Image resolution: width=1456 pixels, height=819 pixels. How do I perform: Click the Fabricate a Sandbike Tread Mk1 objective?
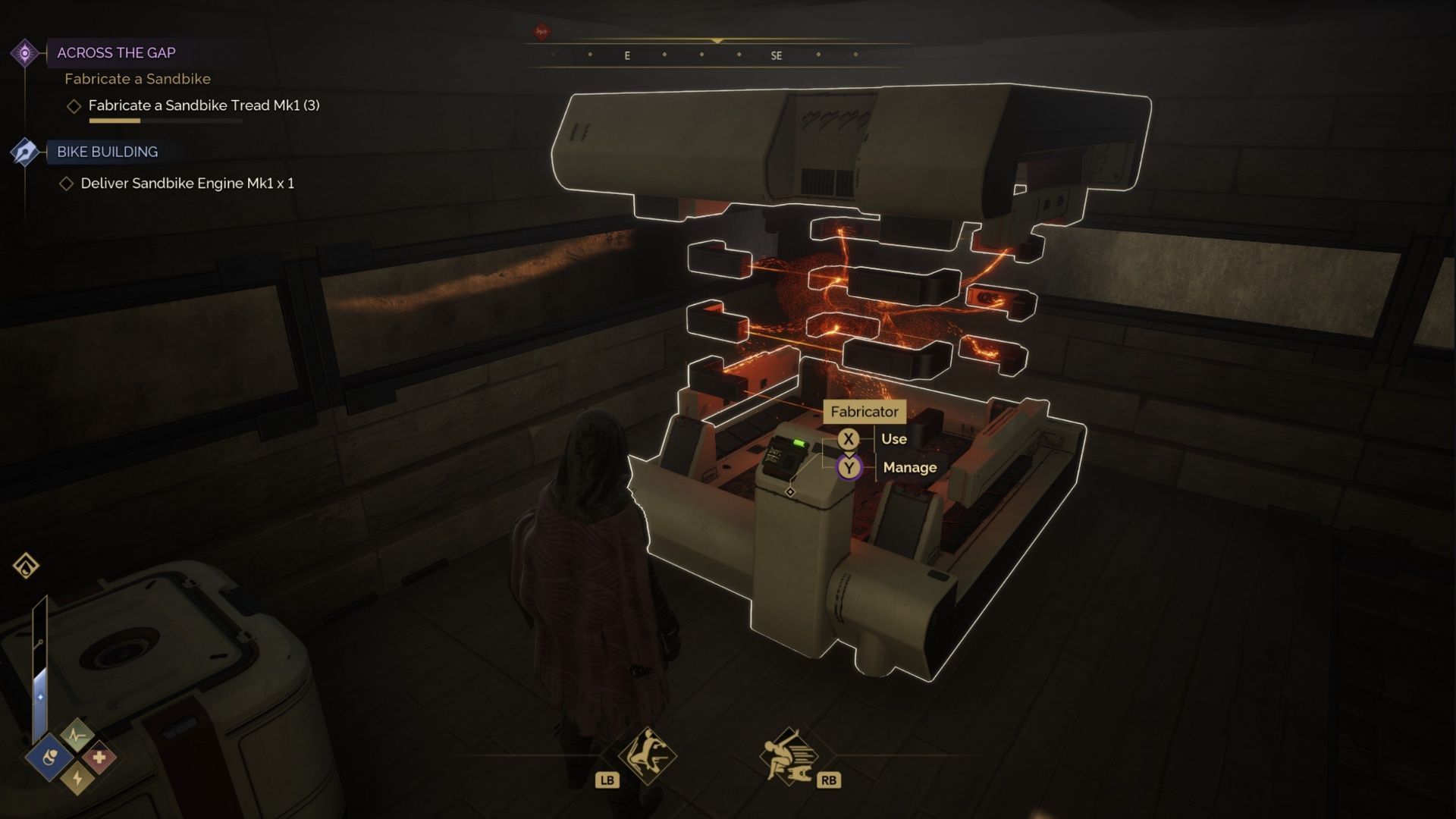coord(203,105)
